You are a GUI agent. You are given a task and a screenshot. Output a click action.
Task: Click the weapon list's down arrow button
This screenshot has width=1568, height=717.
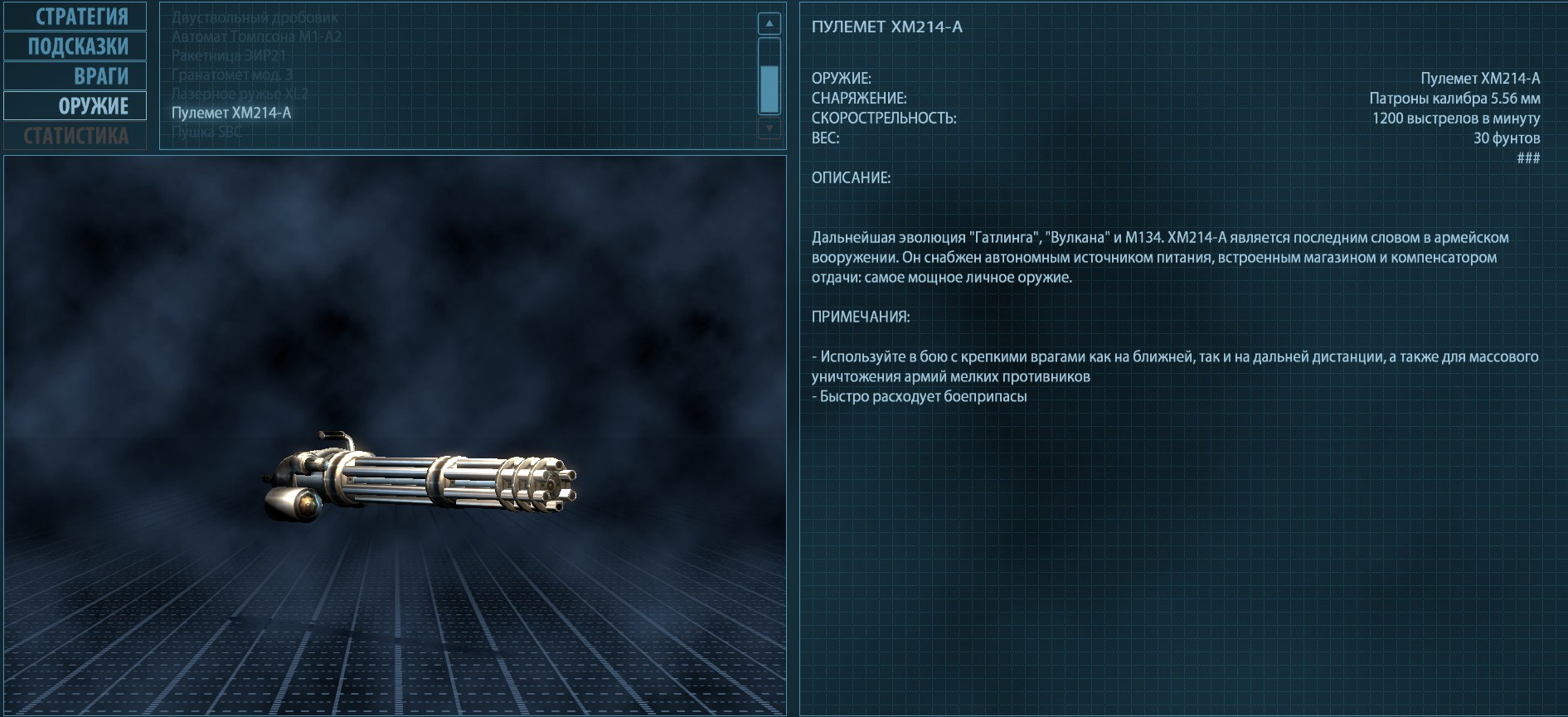(x=769, y=128)
